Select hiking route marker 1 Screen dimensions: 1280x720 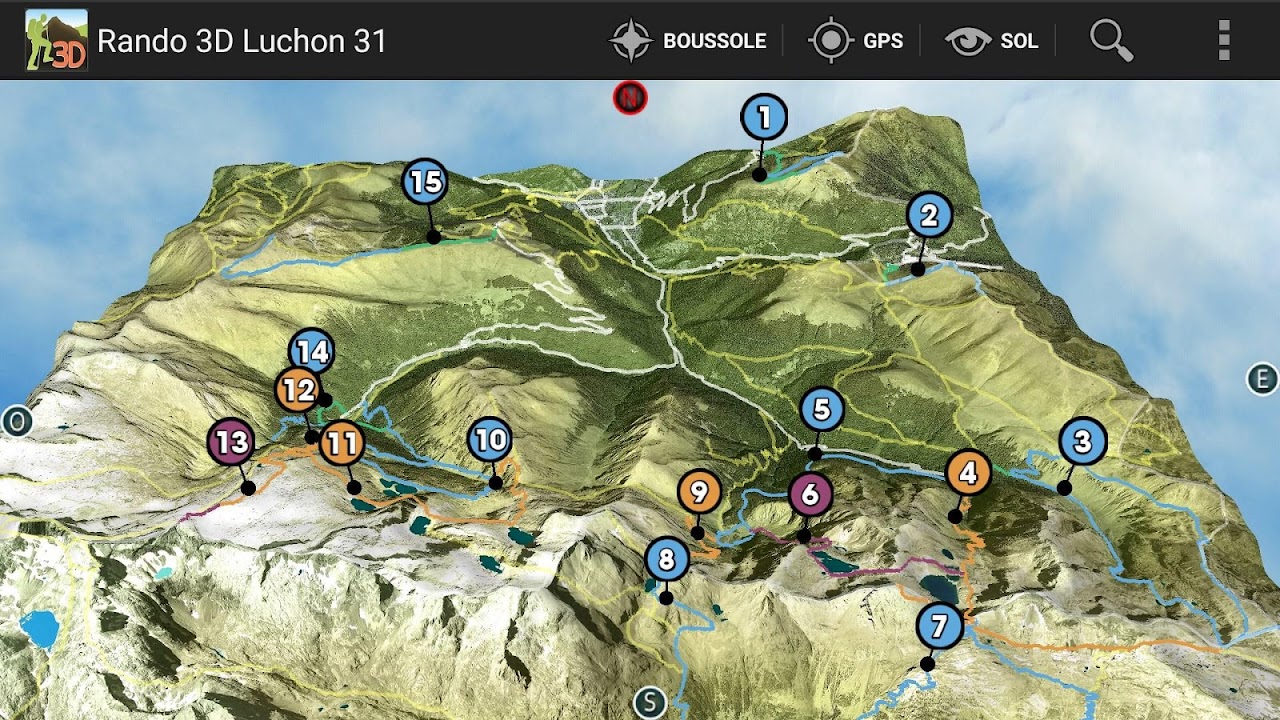pyautogui.click(x=764, y=118)
